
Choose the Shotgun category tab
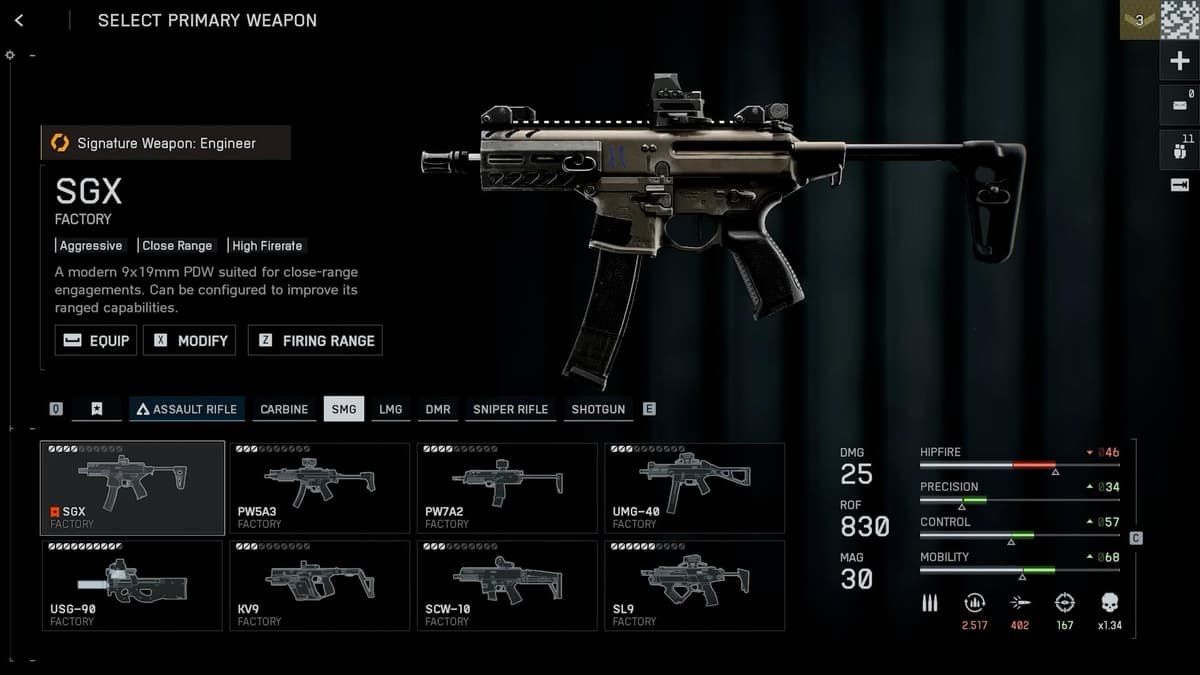click(598, 409)
